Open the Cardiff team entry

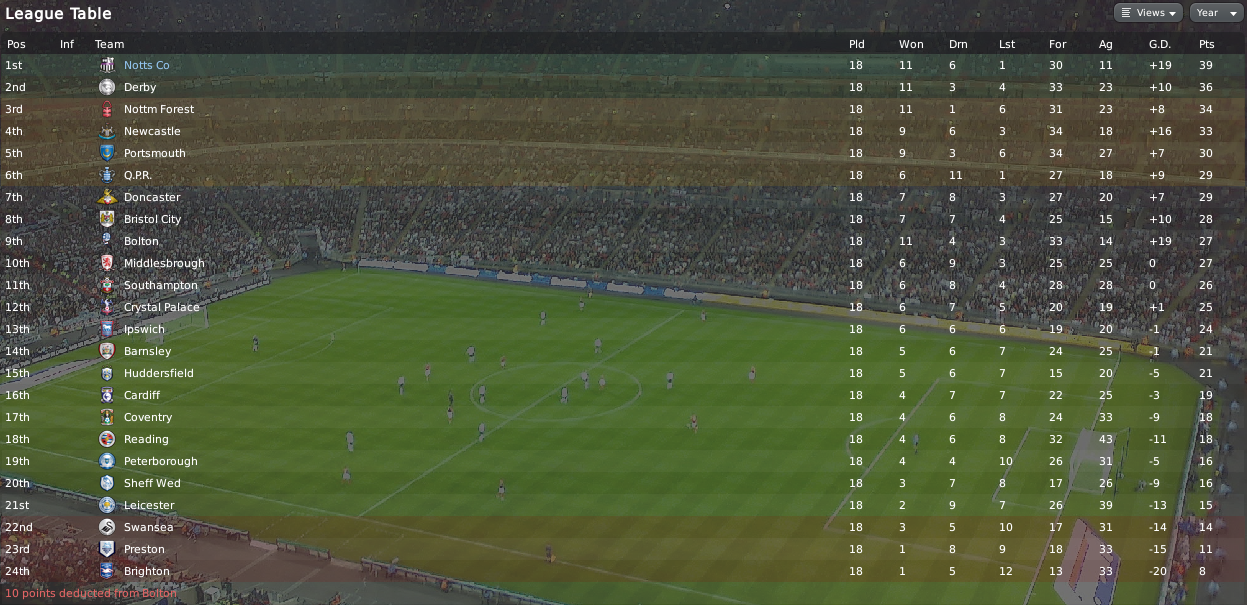pyautogui.click(x=142, y=395)
